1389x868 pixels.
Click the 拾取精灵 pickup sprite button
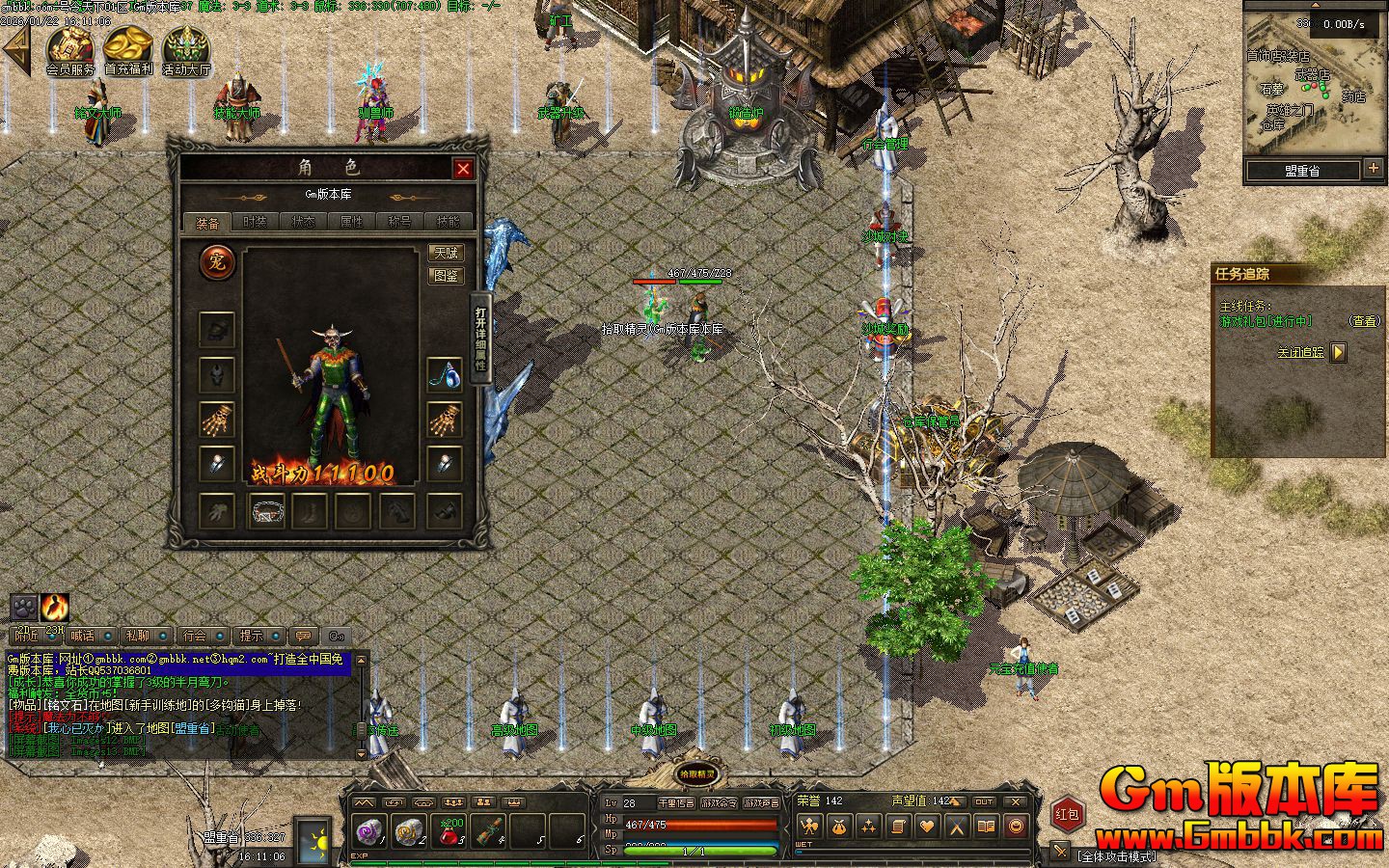(695, 773)
